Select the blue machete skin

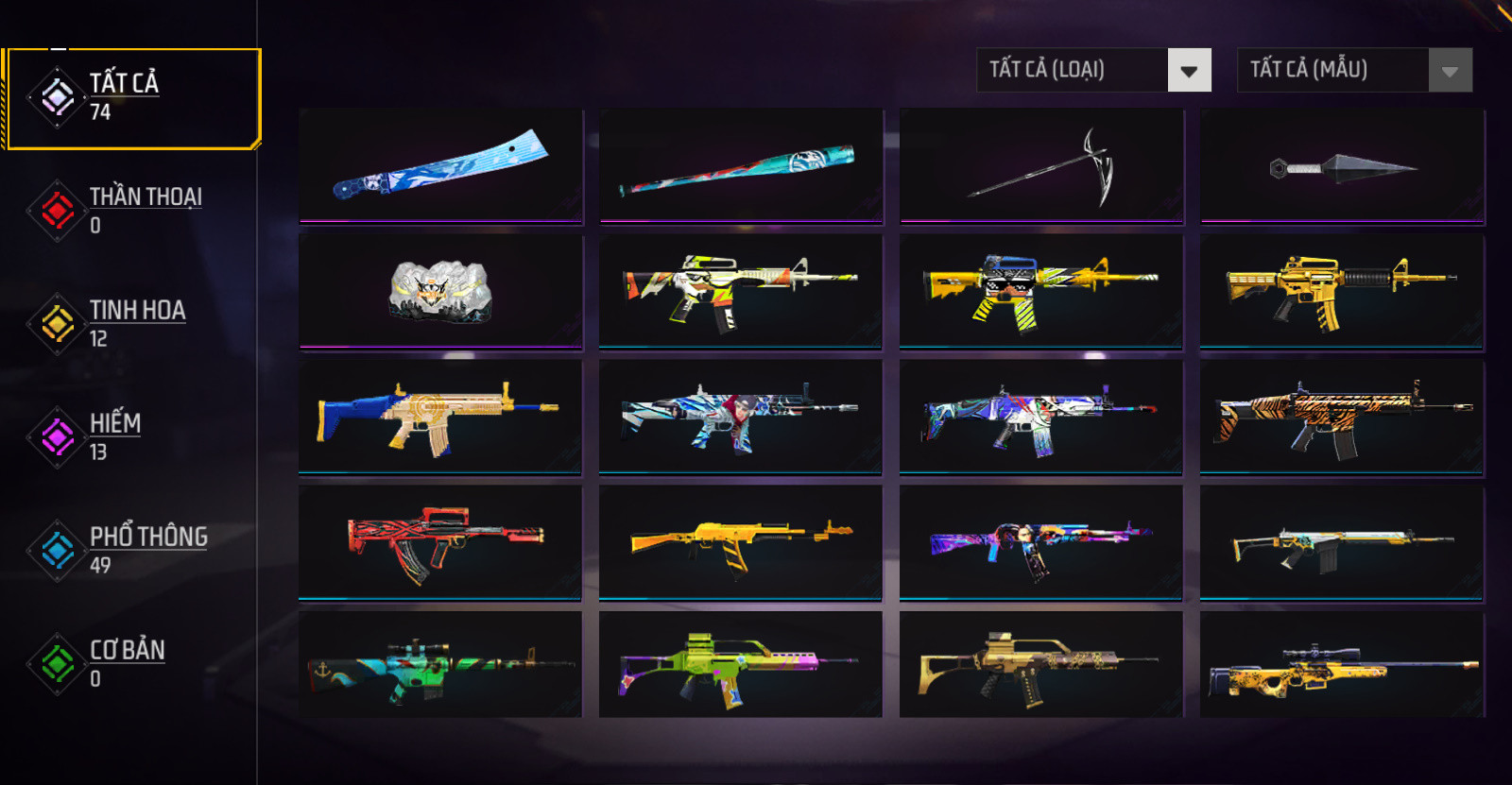(x=440, y=165)
